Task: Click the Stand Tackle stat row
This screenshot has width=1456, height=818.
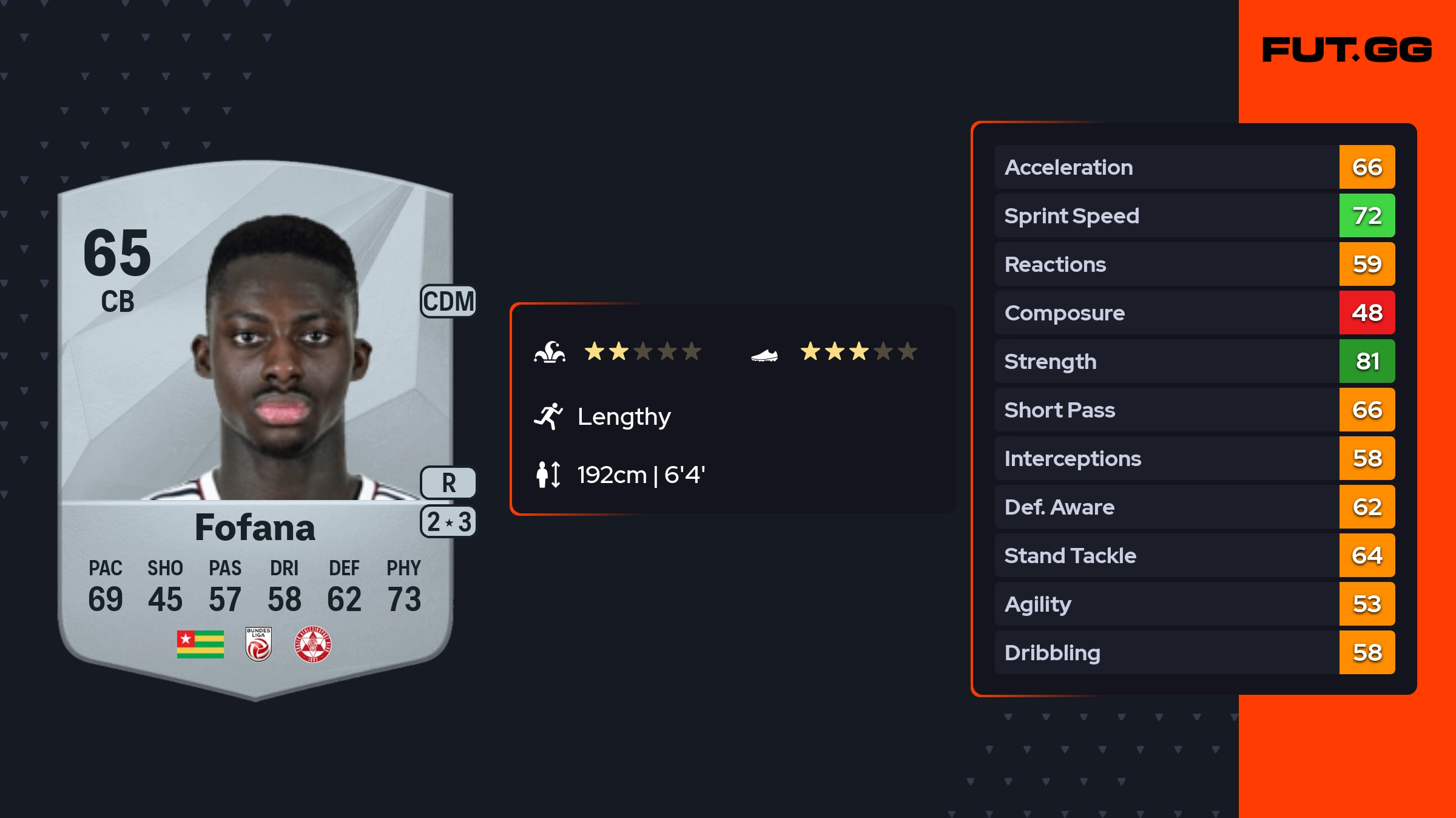Action: (x=1194, y=555)
